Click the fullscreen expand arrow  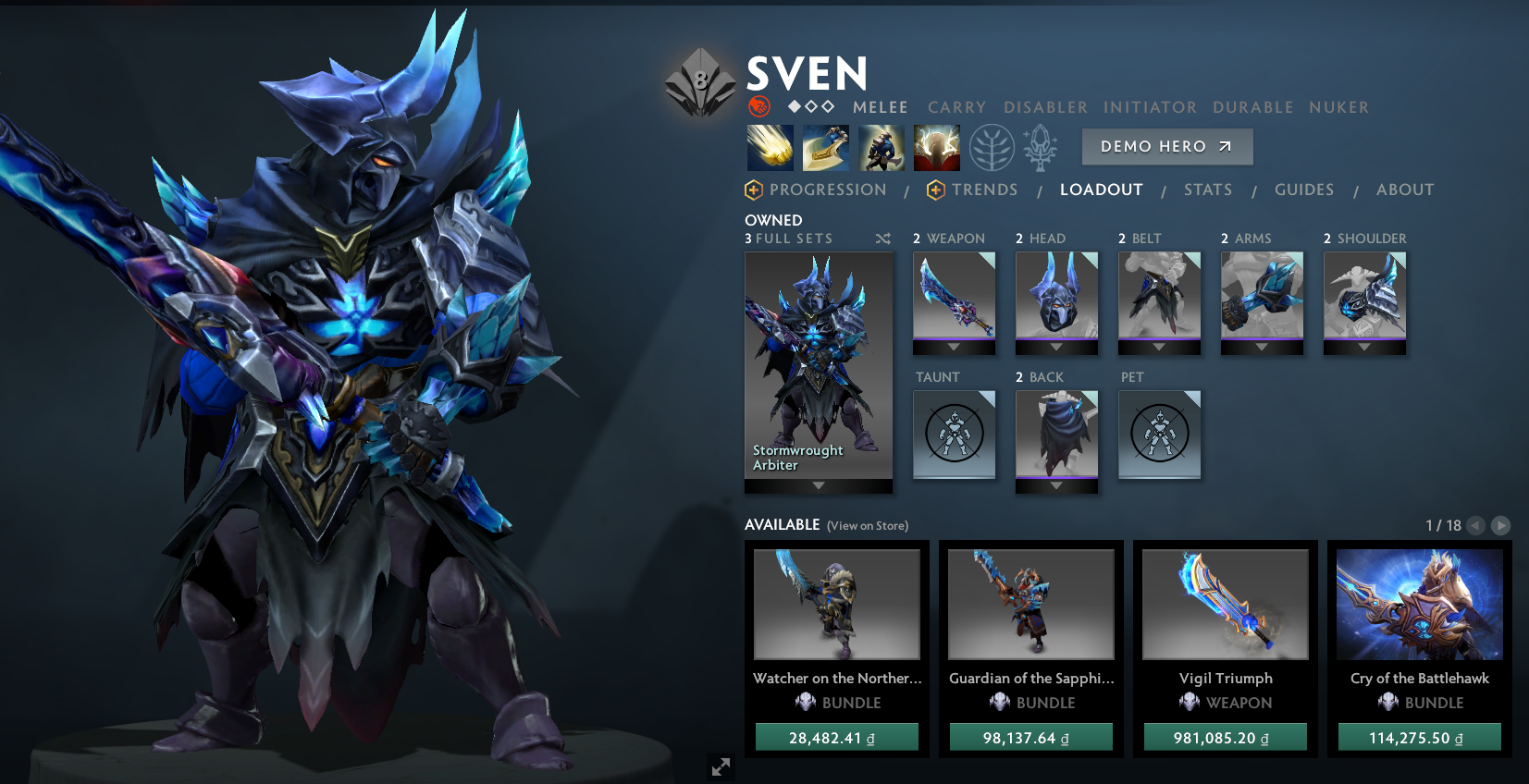pos(721,767)
